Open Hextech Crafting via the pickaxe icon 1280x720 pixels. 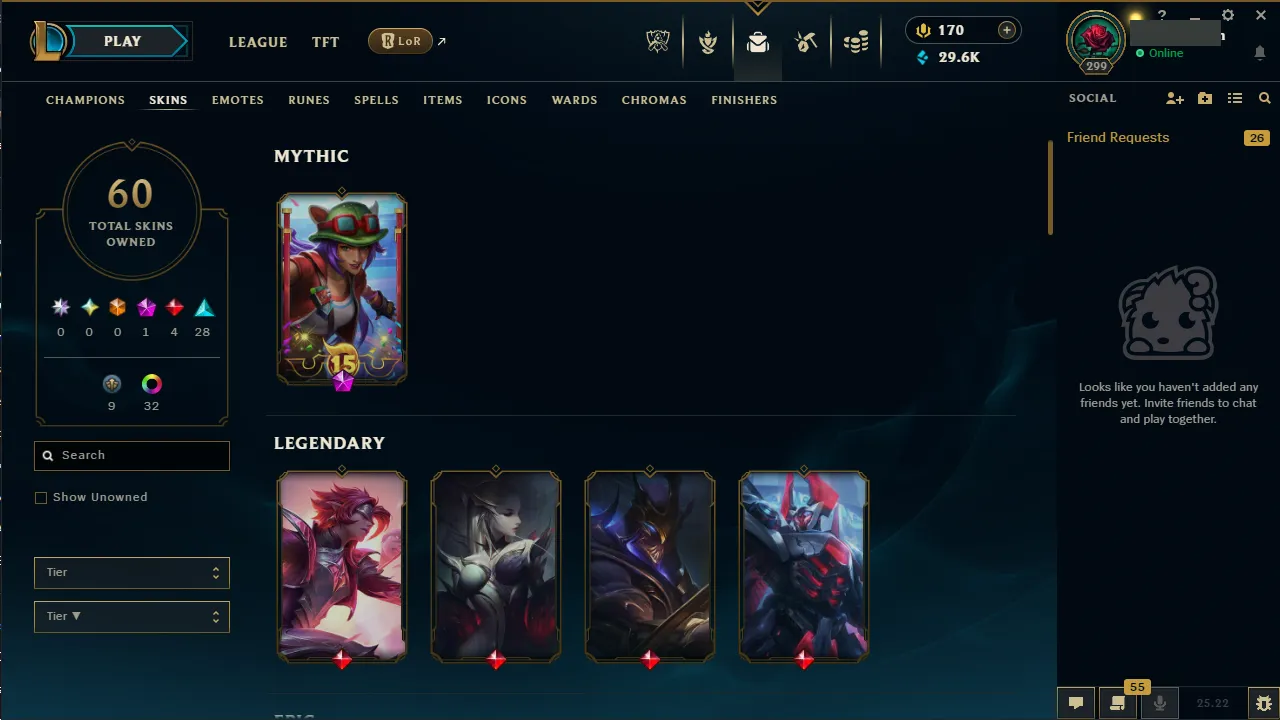(x=806, y=42)
